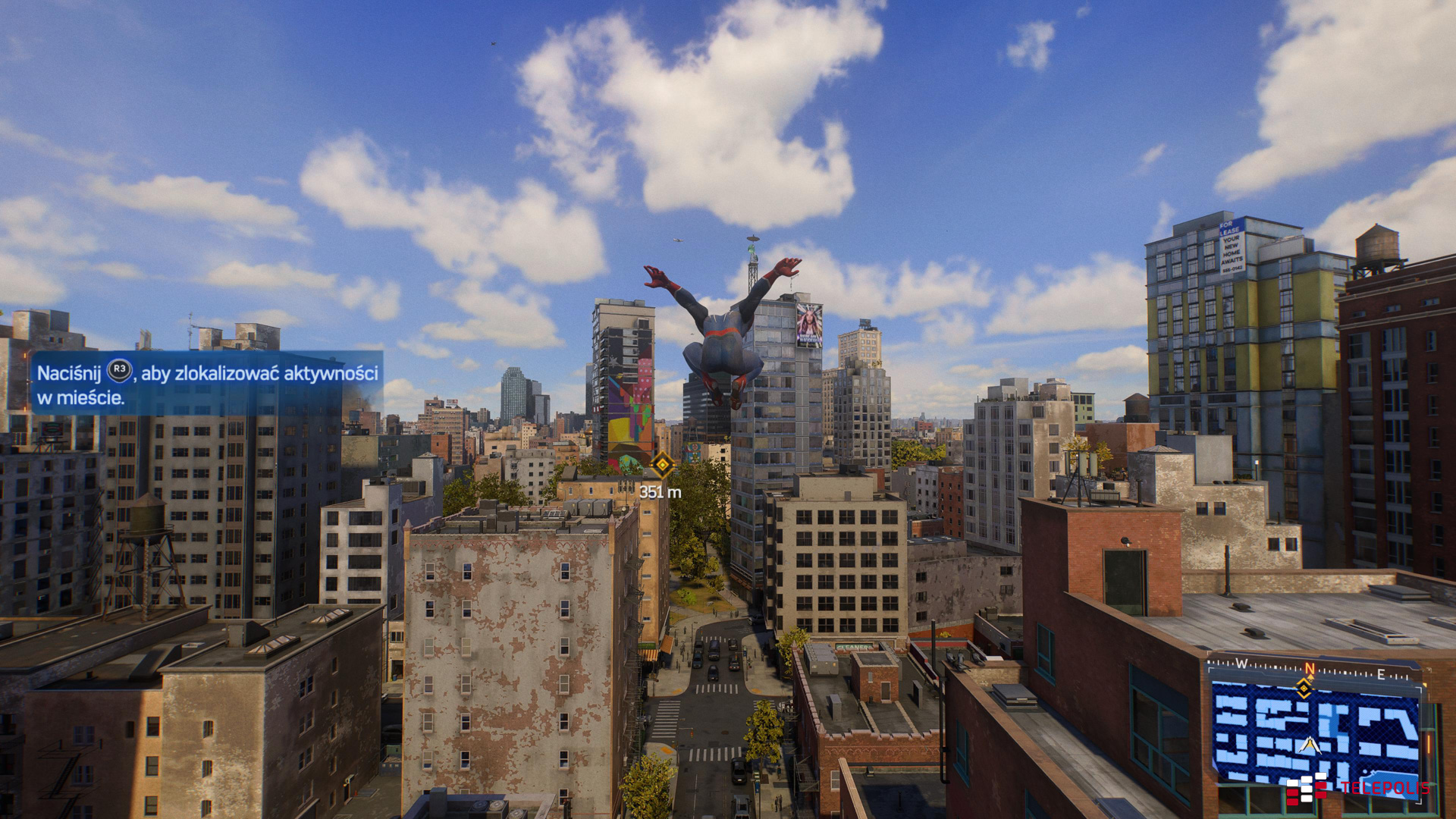
Task: Open the city minimap
Action: pyautogui.click(x=1315, y=732)
